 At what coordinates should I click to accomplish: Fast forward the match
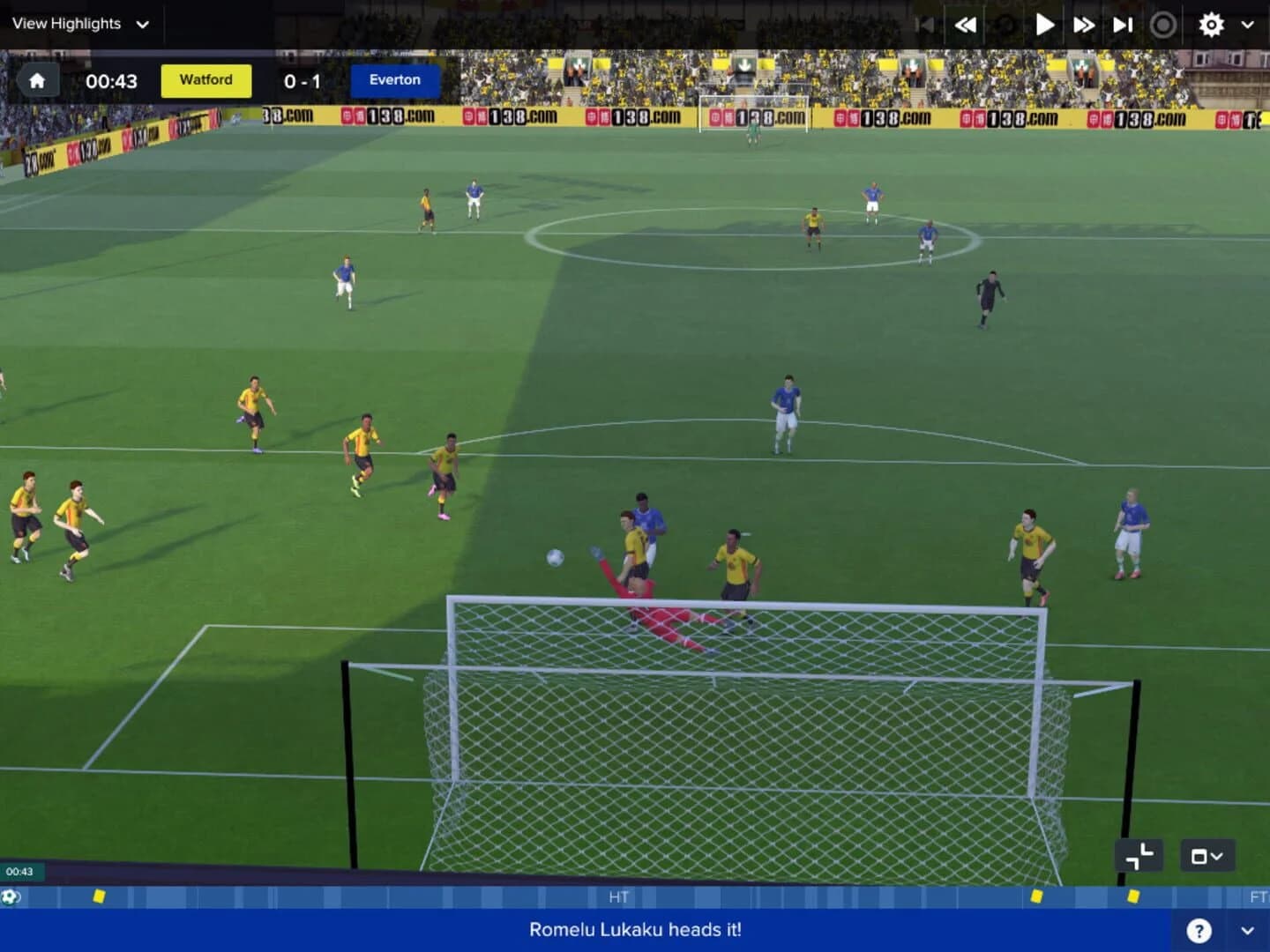point(1084,25)
